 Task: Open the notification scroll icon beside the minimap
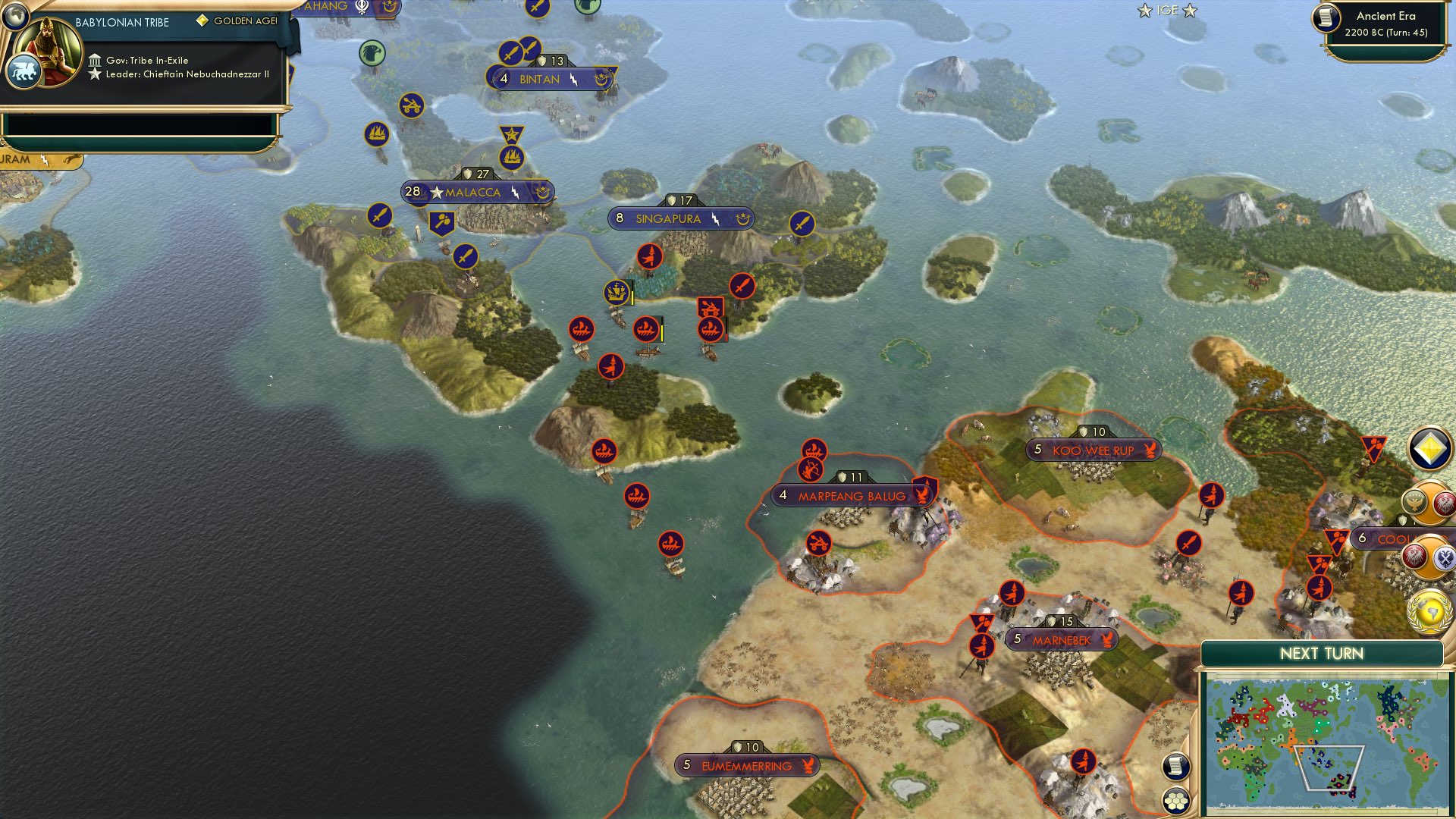(x=1175, y=767)
